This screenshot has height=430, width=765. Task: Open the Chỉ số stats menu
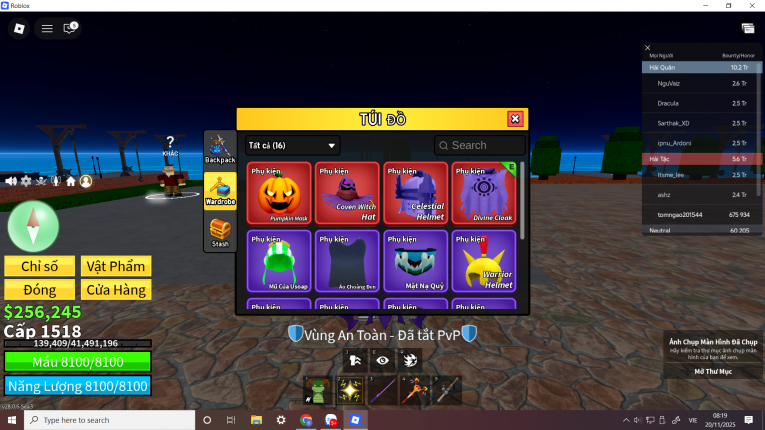(x=39, y=266)
